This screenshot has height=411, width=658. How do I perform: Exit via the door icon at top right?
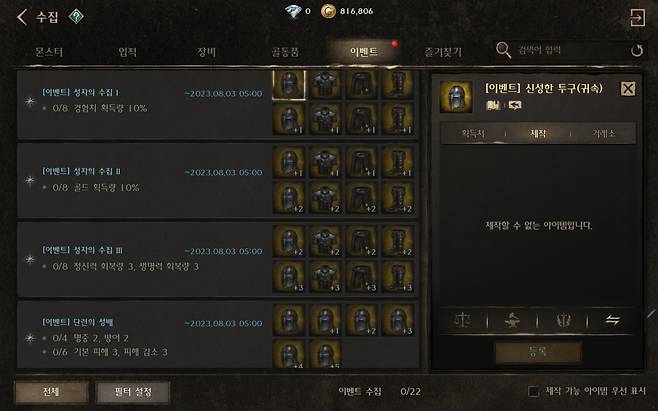pyautogui.click(x=636, y=17)
